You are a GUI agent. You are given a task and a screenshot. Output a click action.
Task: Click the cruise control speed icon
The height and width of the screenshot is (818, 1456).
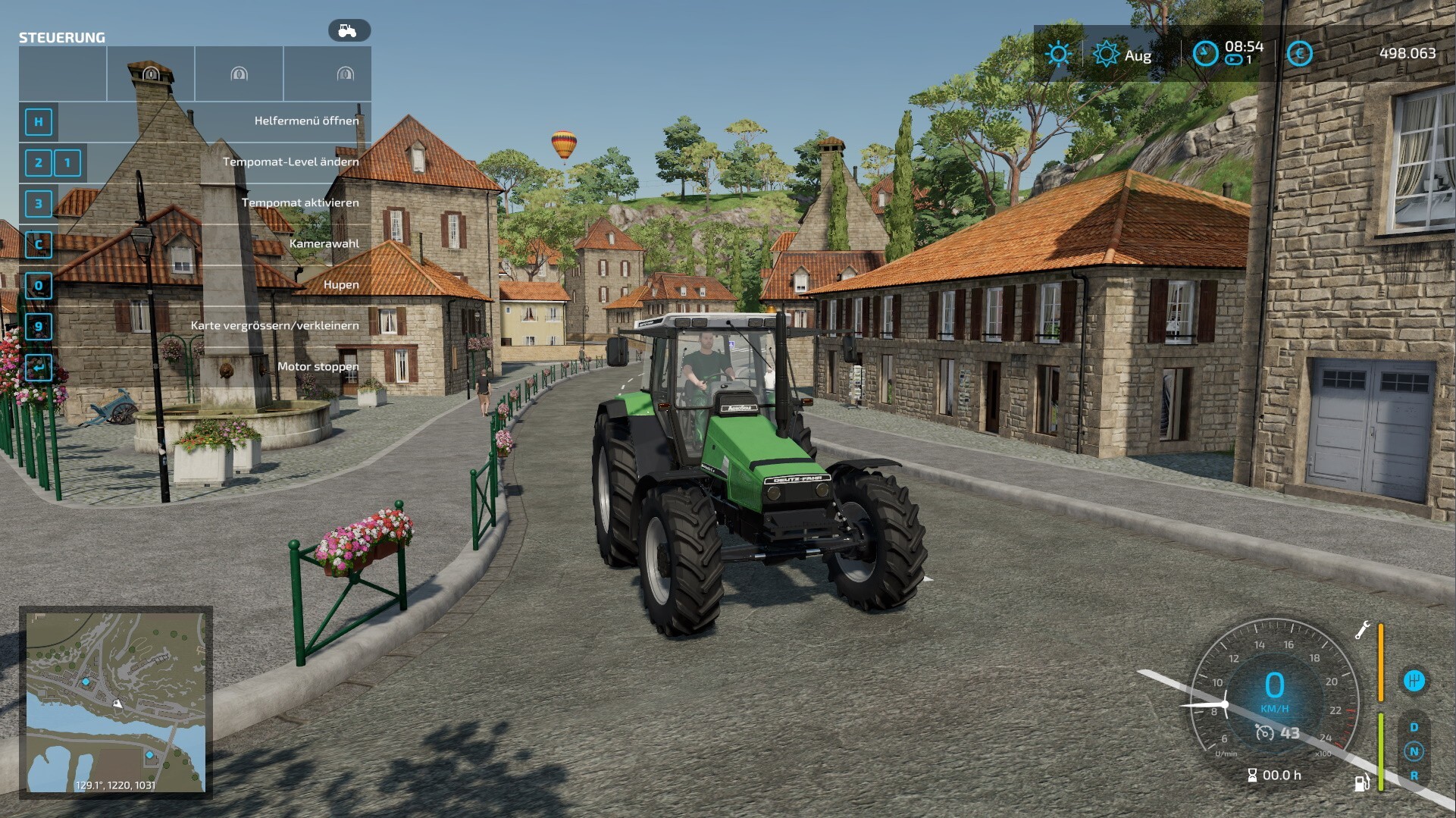tap(1264, 732)
